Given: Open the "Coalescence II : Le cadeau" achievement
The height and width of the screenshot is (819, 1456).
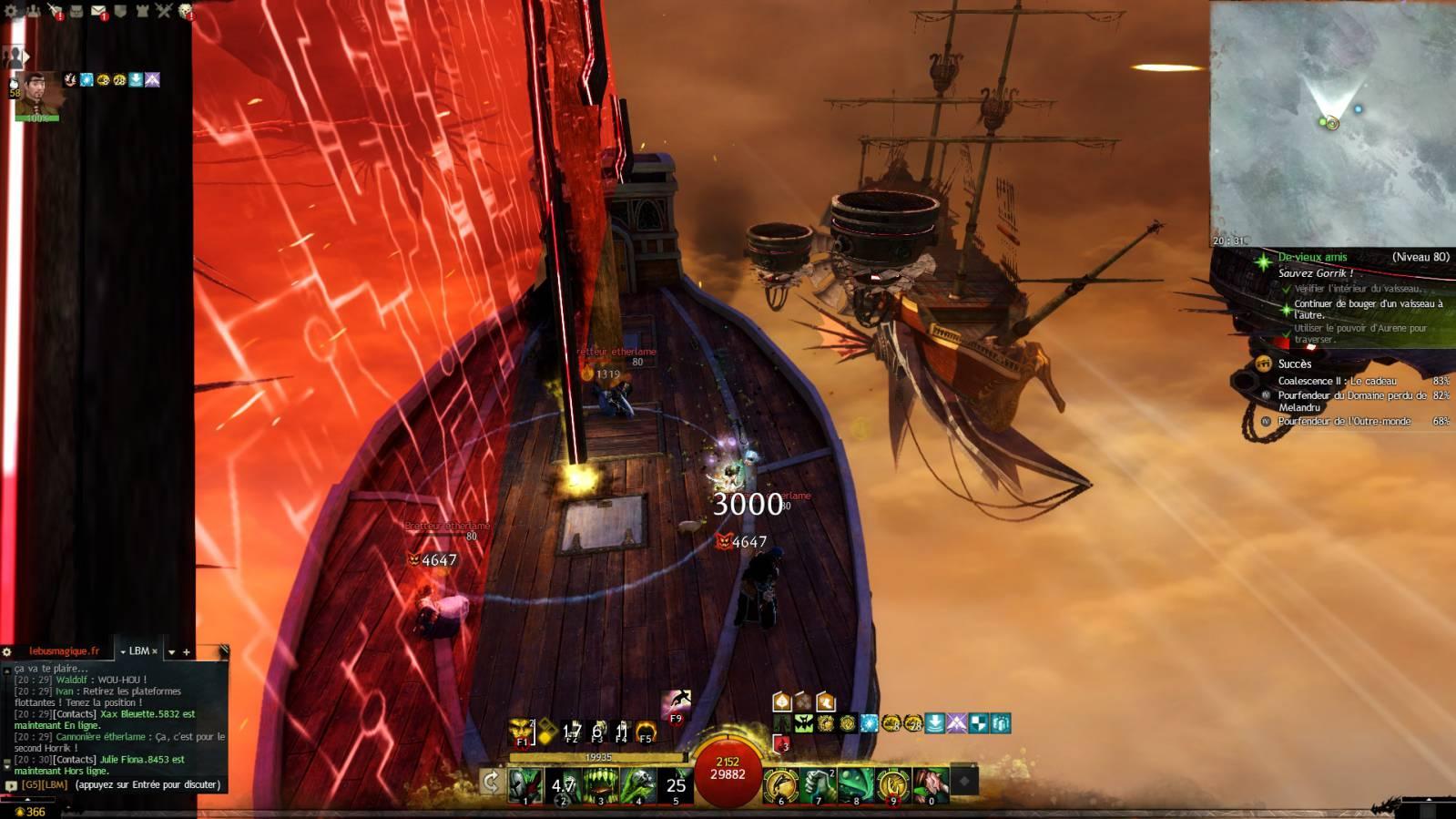Looking at the screenshot, I should tap(1337, 381).
